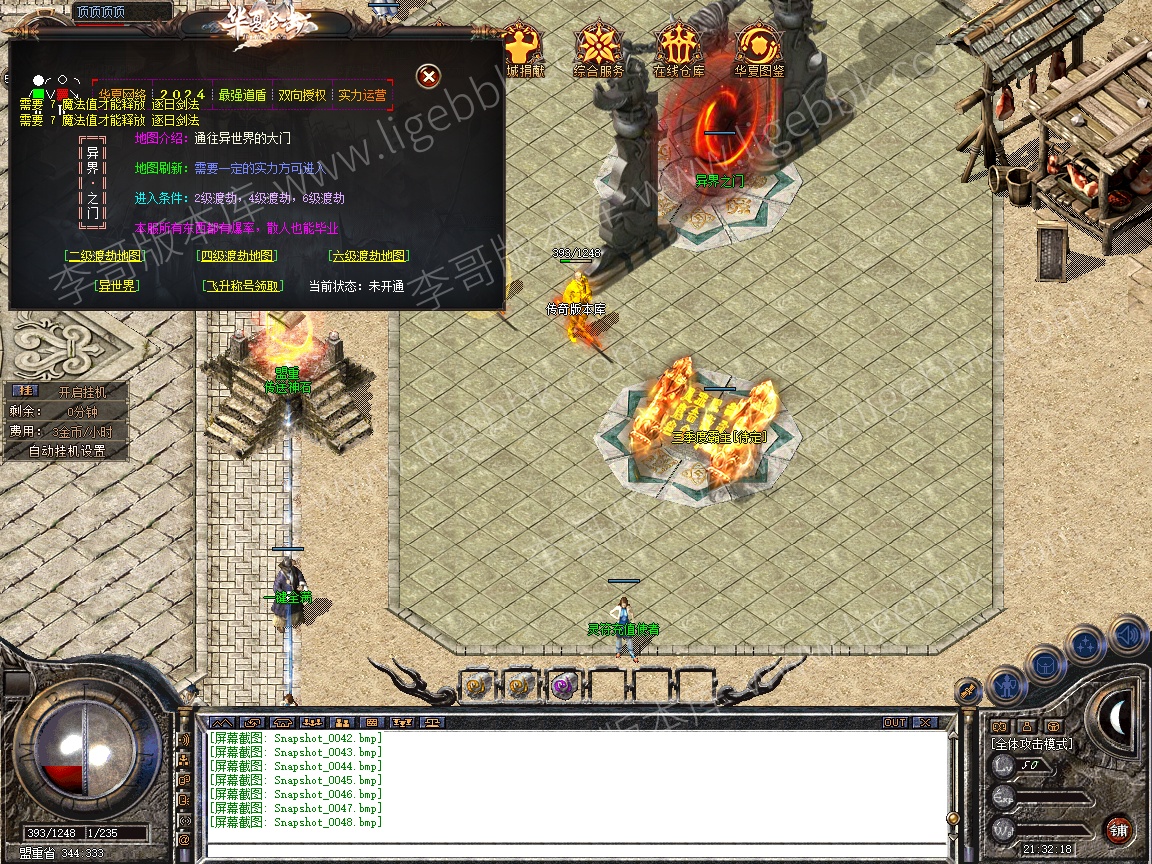Open the 华夏图鉴 codex icon

pyautogui.click(x=759, y=50)
